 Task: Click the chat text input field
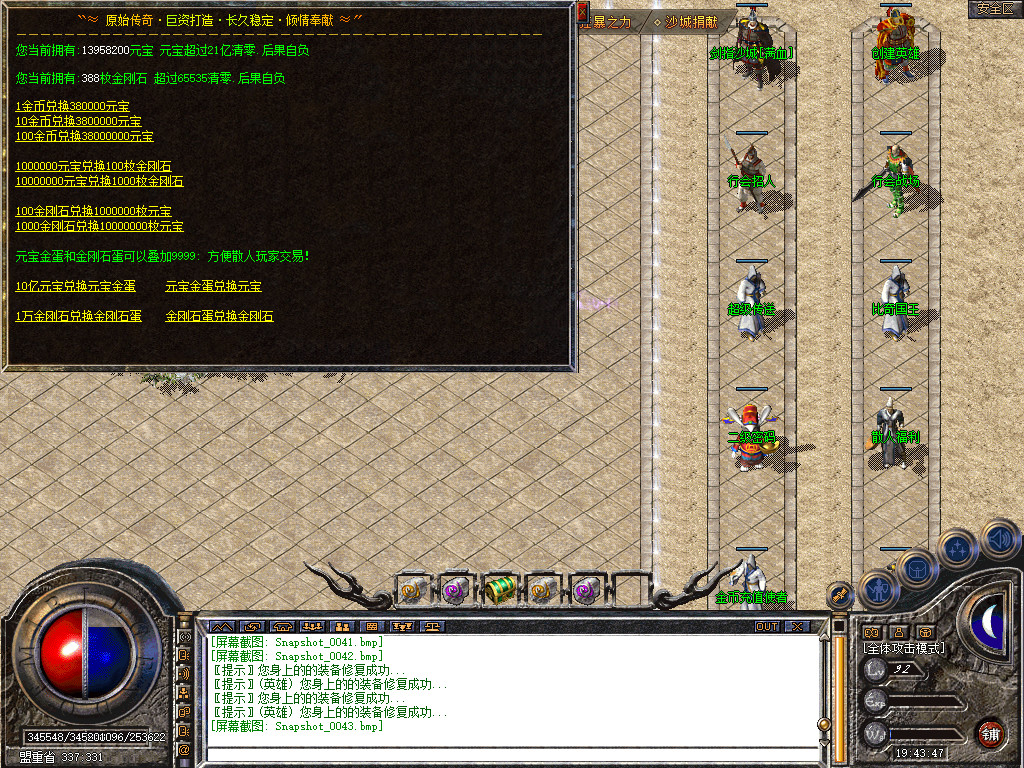pyautogui.click(x=510, y=754)
